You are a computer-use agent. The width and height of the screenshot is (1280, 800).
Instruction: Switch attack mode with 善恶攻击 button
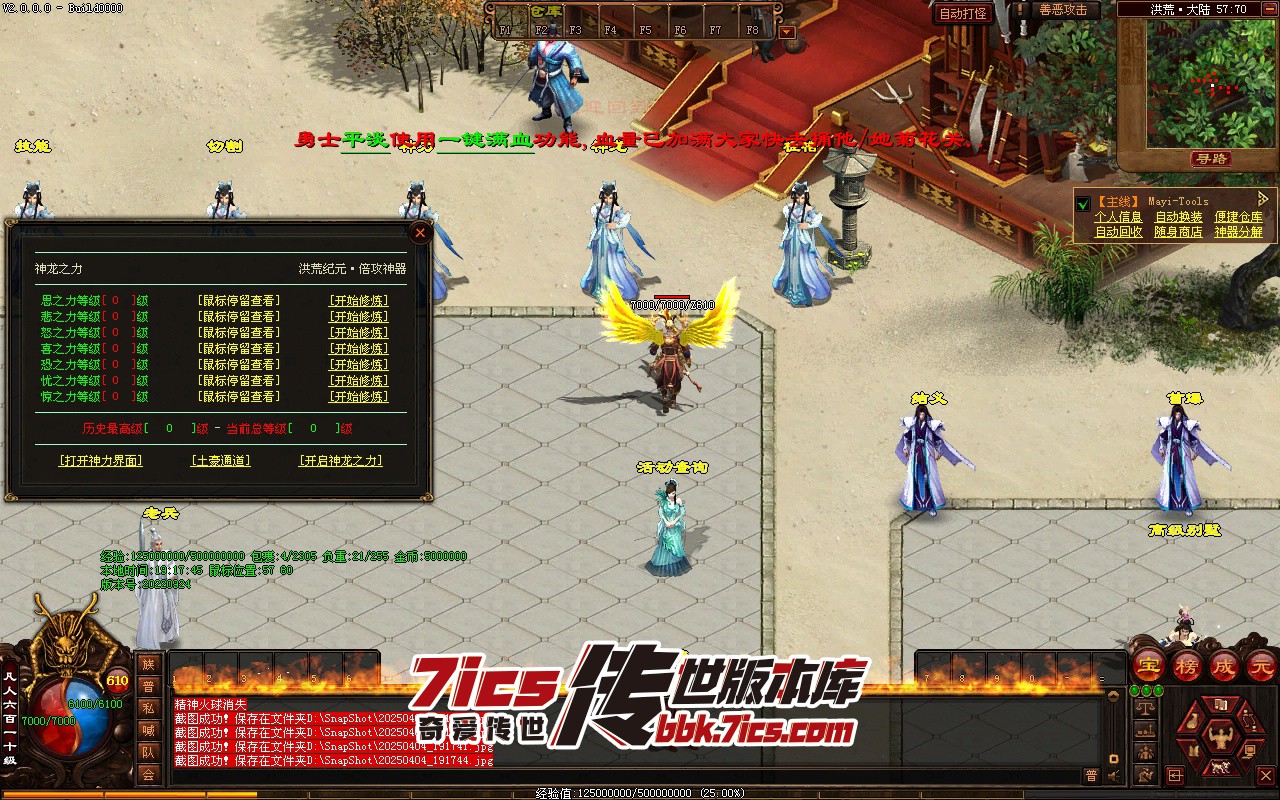1063,10
